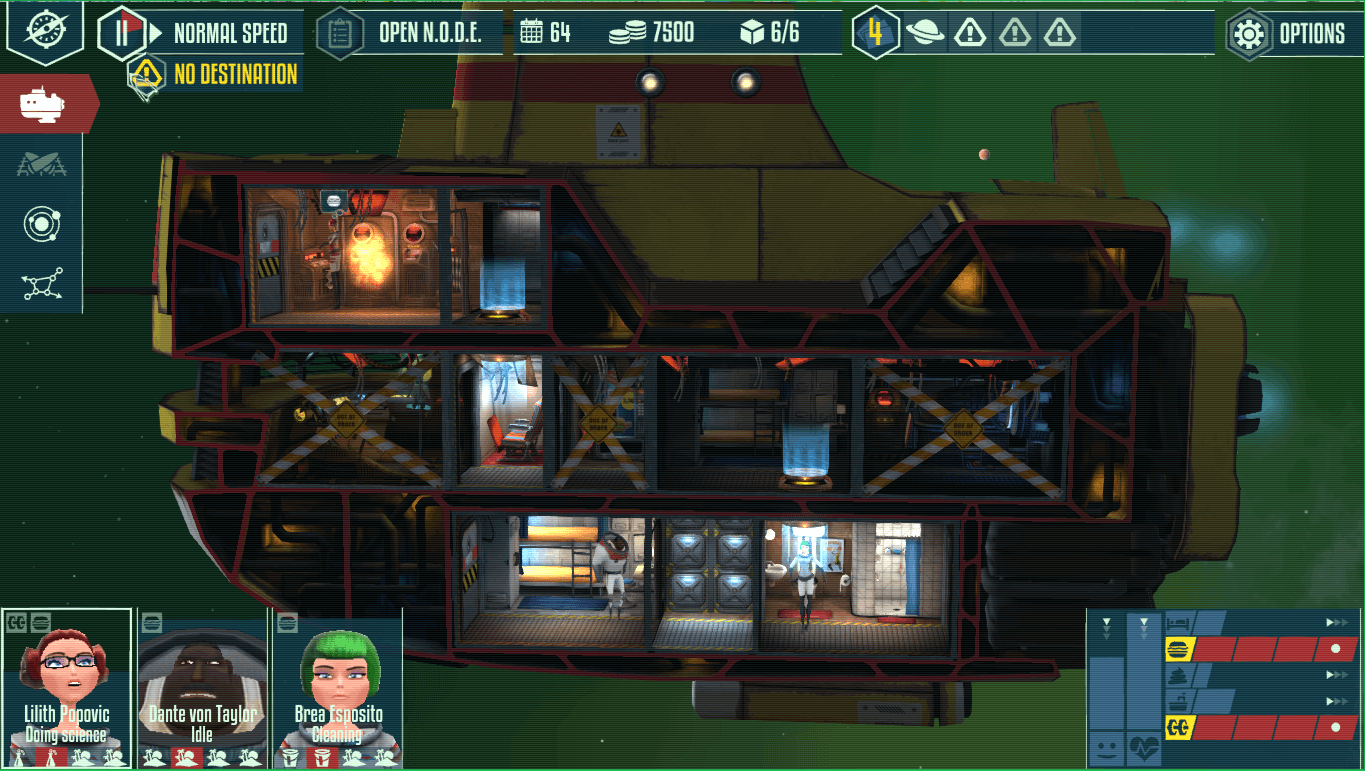Pause the game with the pause button
The image size is (1365, 771).
click(122, 34)
